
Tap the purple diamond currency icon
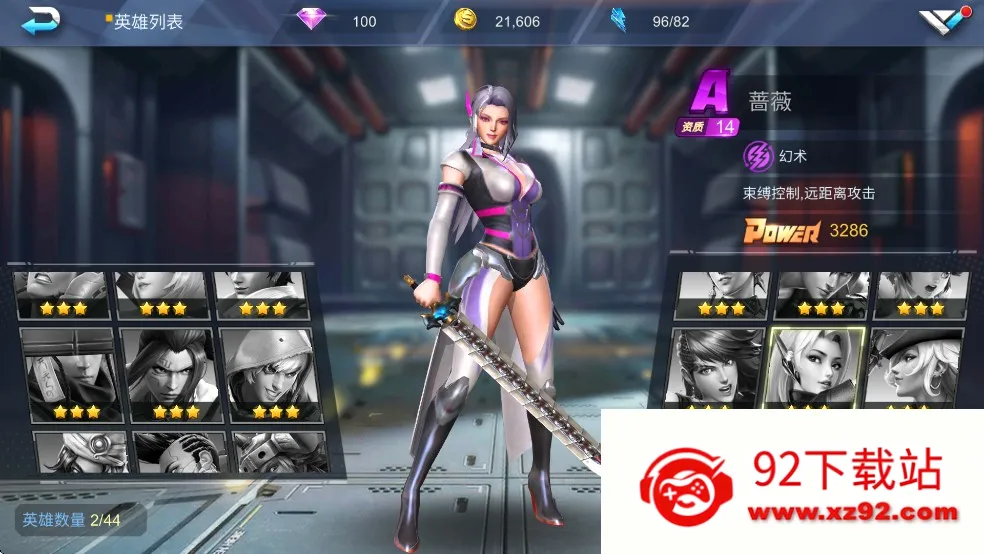click(312, 20)
